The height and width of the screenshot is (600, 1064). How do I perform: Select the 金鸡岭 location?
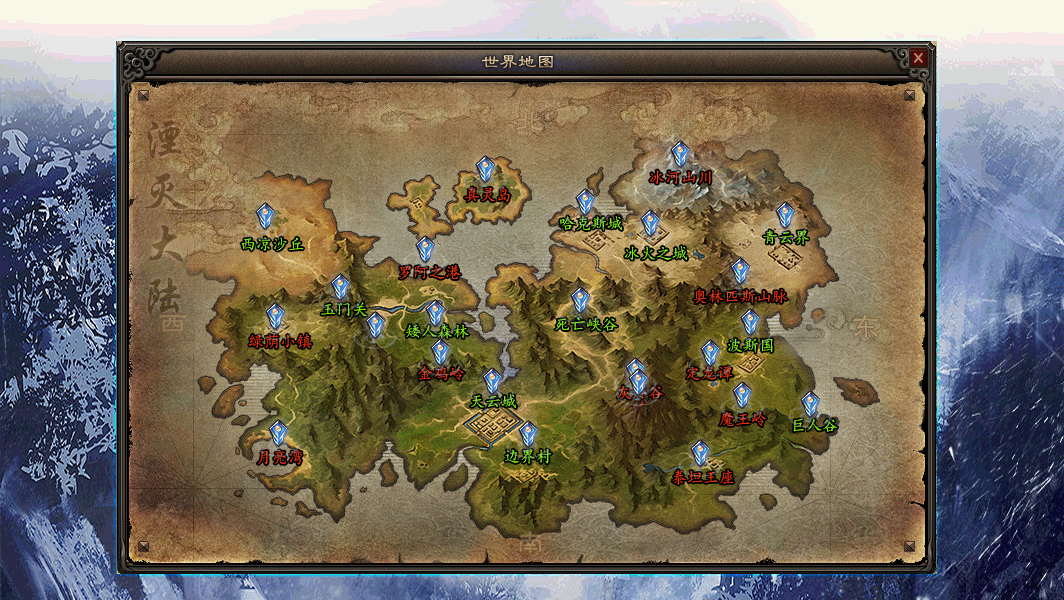point(441,352)
